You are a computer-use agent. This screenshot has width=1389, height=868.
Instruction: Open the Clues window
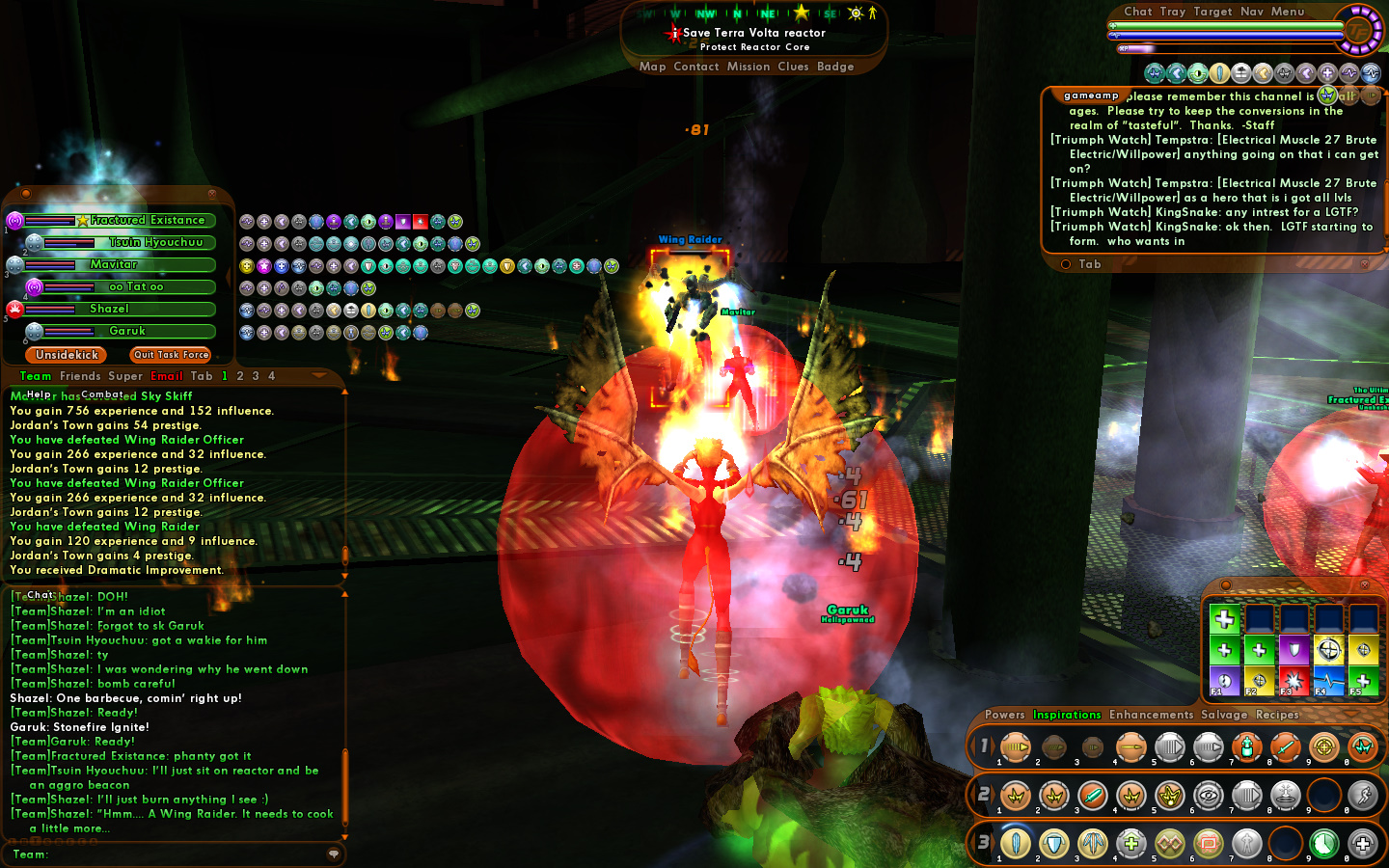click(x=793, y=67)
